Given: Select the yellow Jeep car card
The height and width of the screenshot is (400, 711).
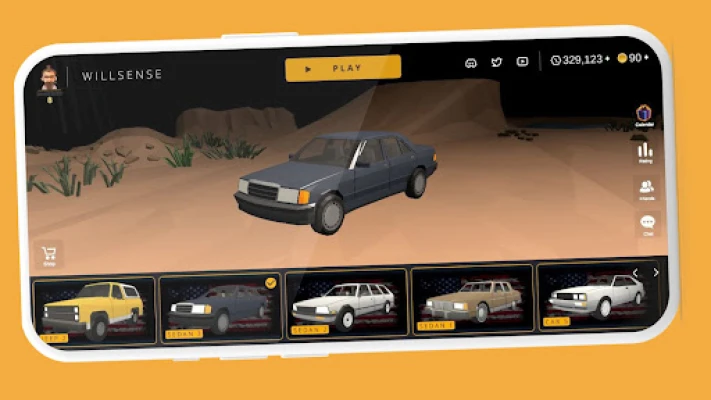Looking at the screenshot, I should click(94, 310).
